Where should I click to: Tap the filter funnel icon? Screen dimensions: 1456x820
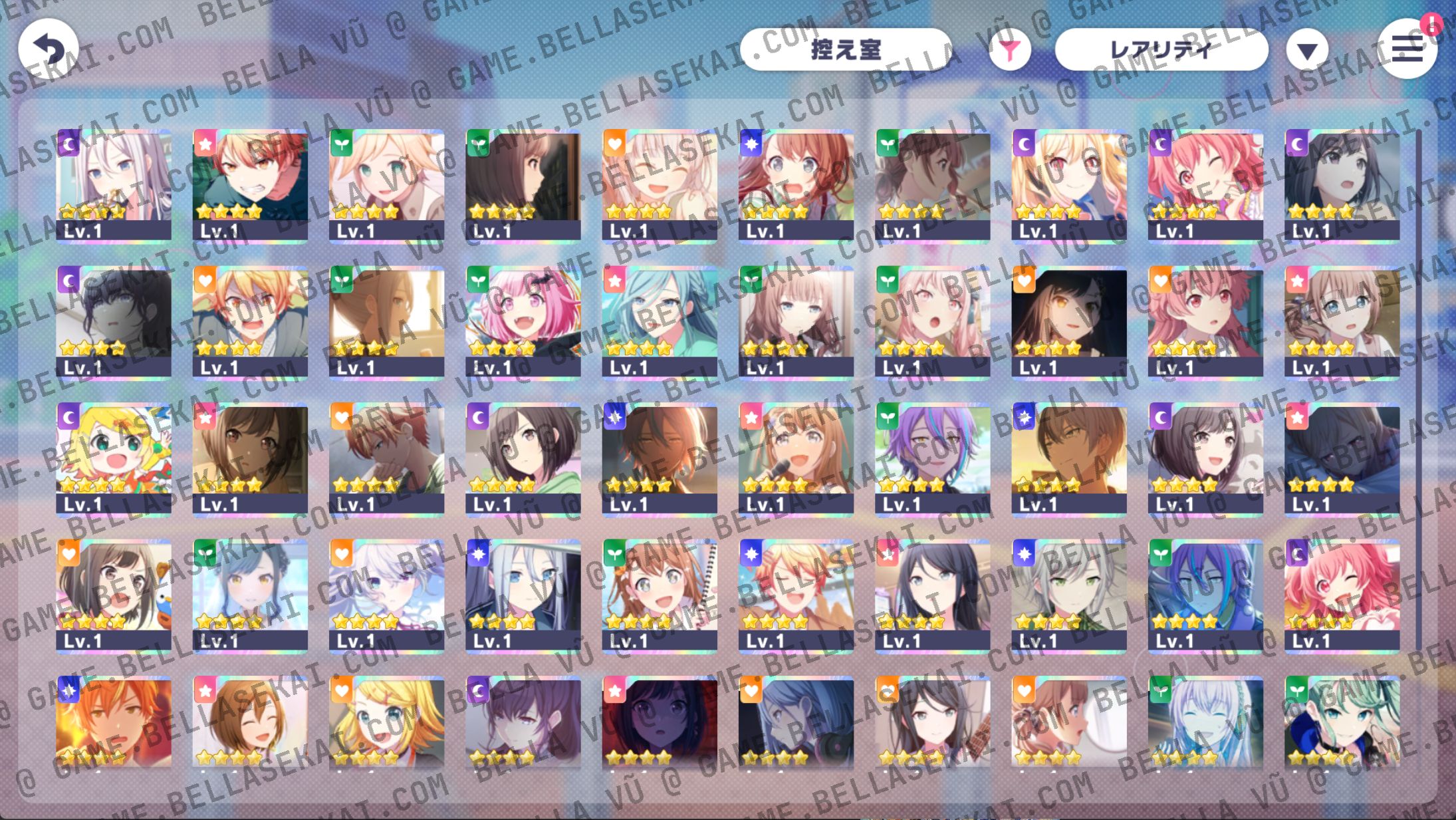click(x=1010, y=49)
